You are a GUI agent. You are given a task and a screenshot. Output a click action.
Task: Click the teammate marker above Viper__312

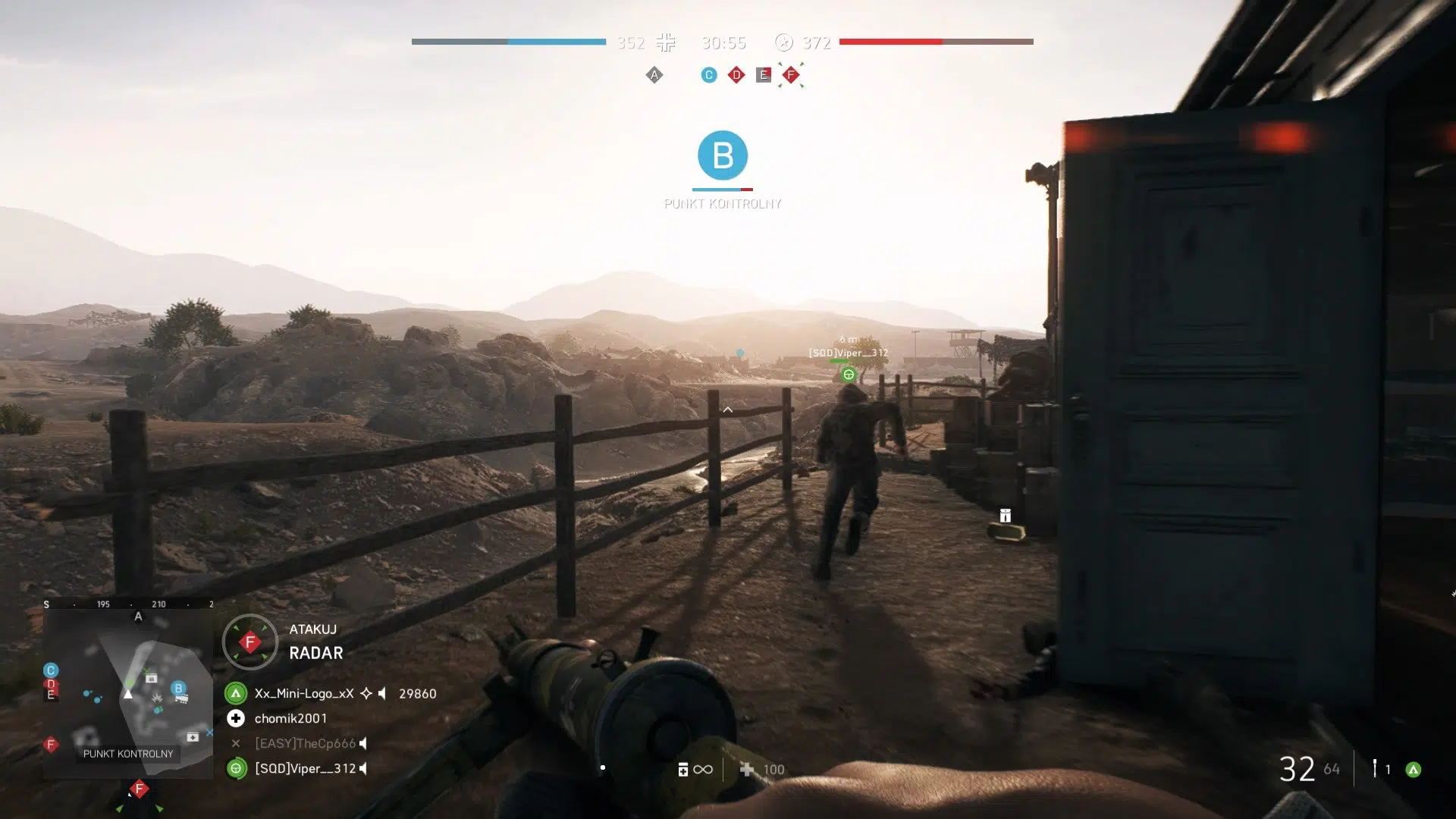pos(849,375)
